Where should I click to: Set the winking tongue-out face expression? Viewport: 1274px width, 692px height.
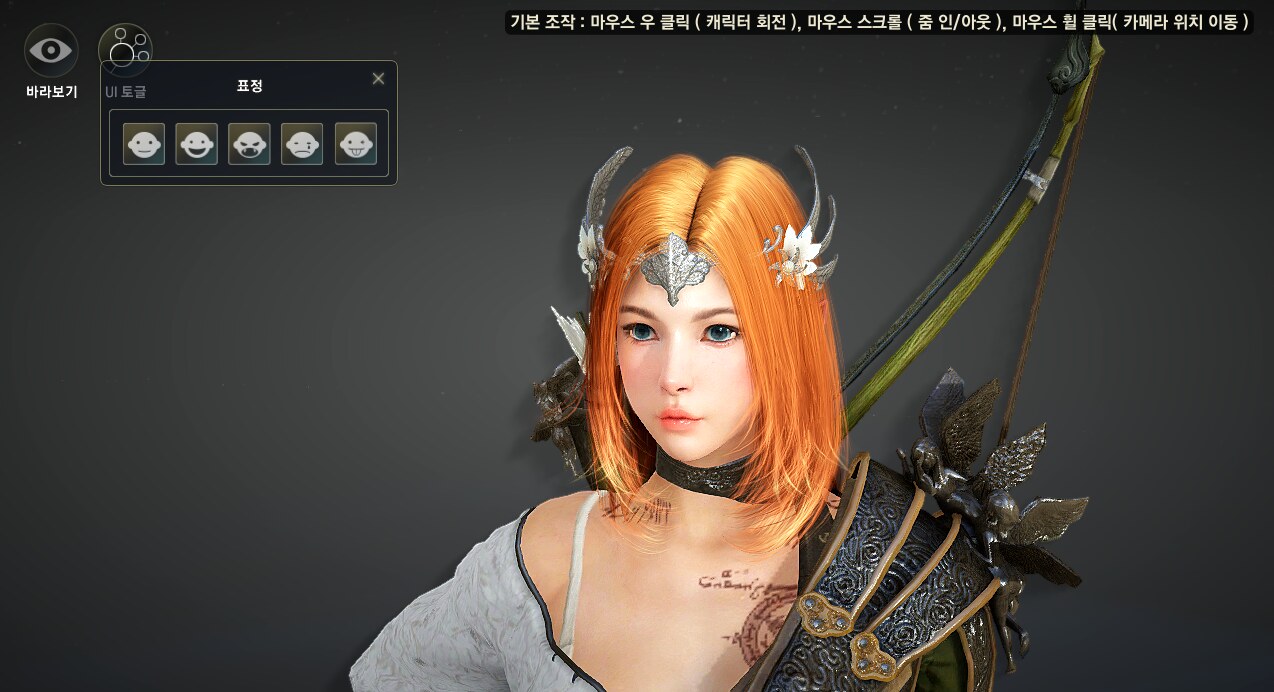(x=355, y=144)
